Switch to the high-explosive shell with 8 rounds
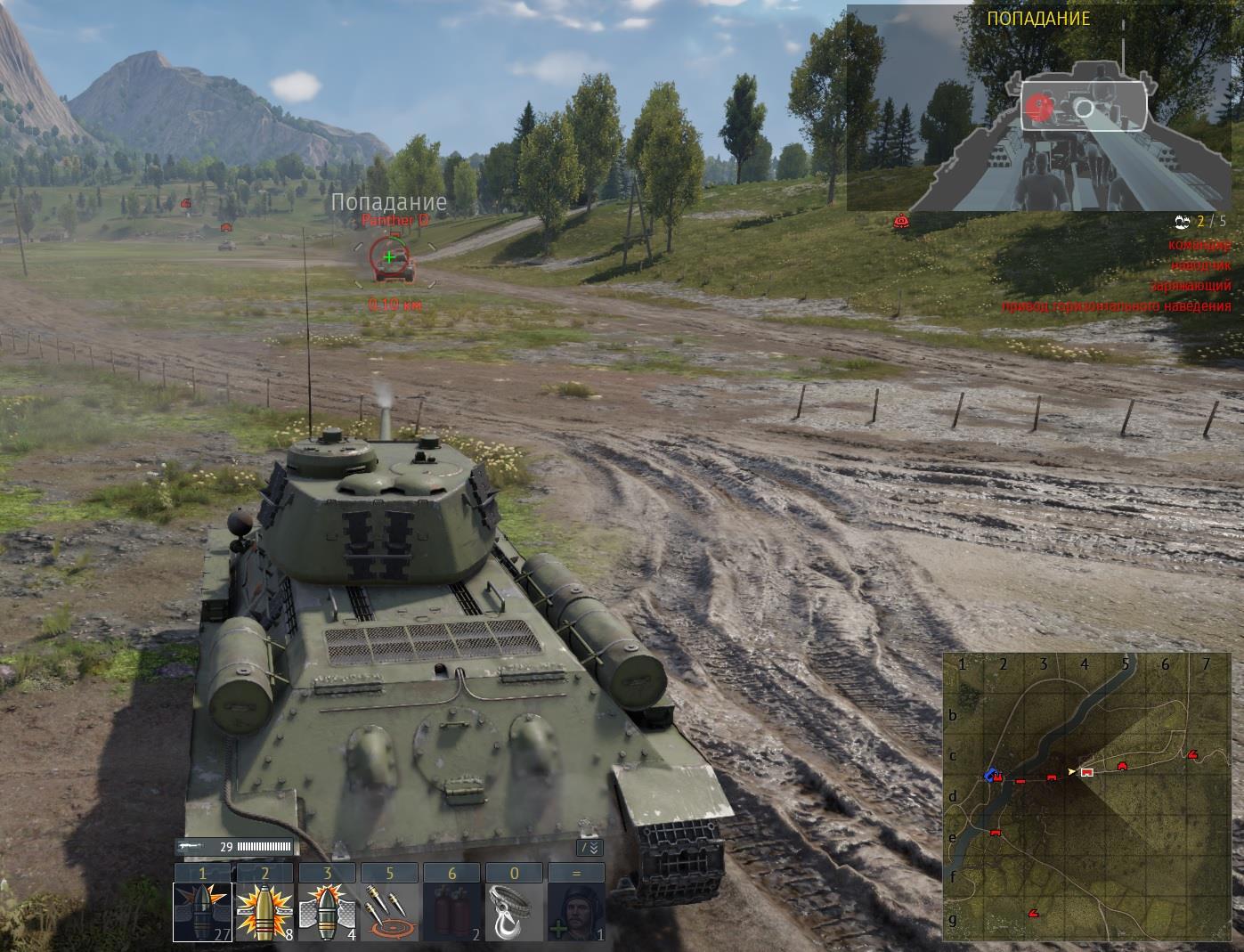 pos(264,912)
